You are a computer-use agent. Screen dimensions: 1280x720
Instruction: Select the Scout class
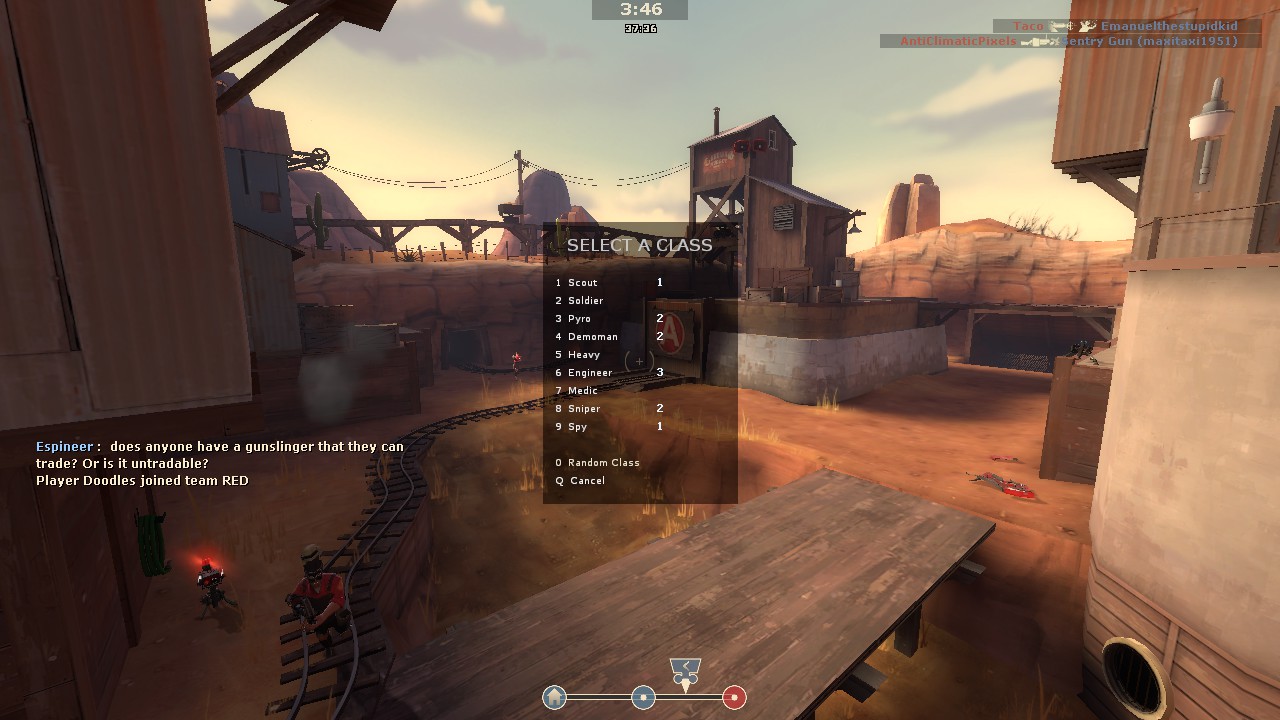[x=582, y=283]
